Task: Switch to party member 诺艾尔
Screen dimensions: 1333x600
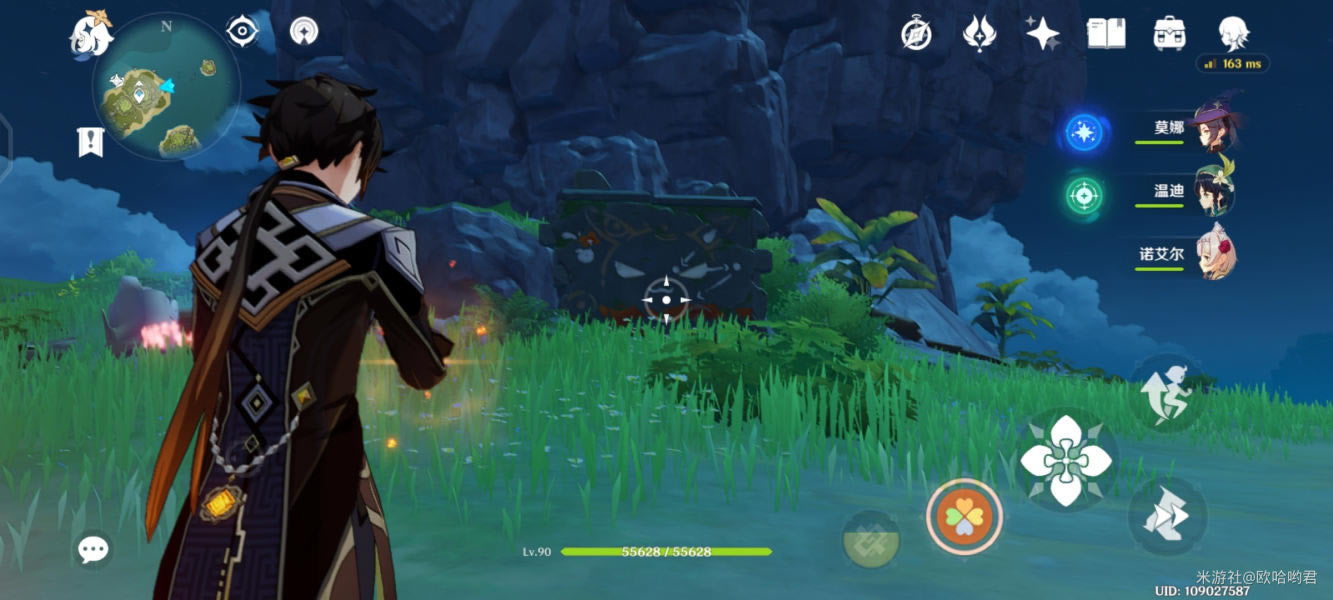Action: [1215, 255]
